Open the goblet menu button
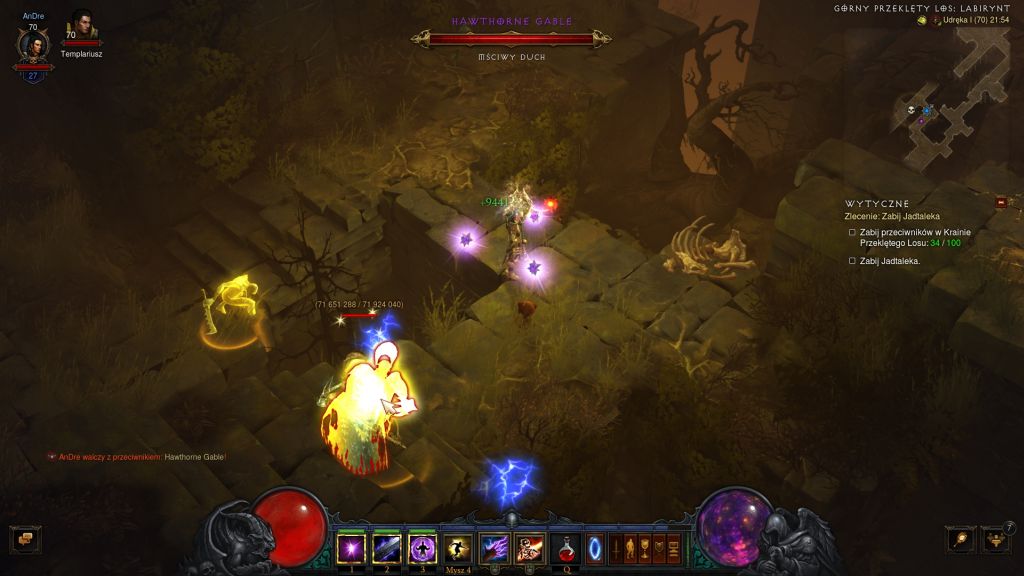This screenshot has height=576, width=1024. click(x=646, y=548)
